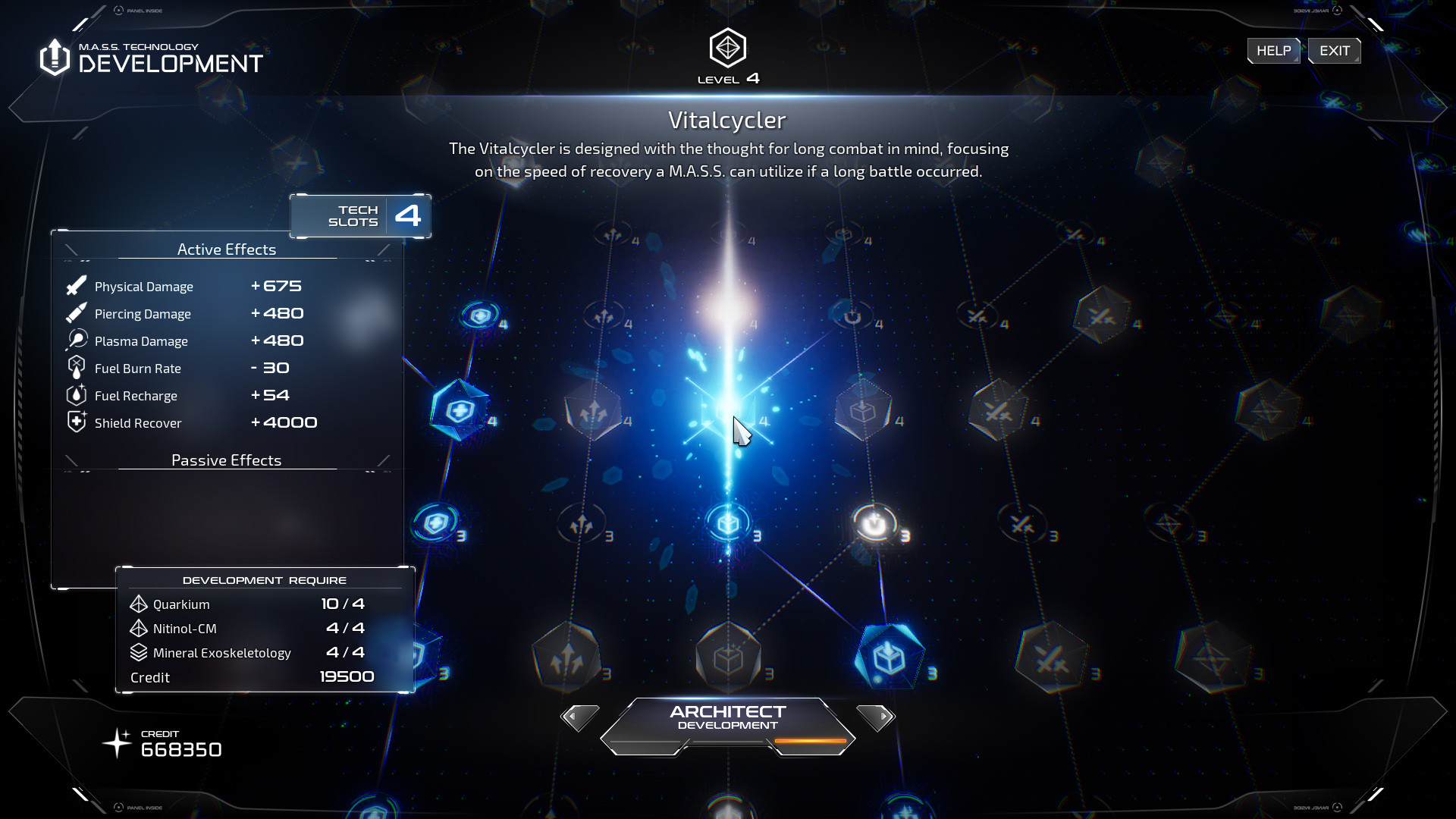This screenshot has height=819, width=1456.
Task: Go to the previous development category arrow
Action: [x=579, y=717]
